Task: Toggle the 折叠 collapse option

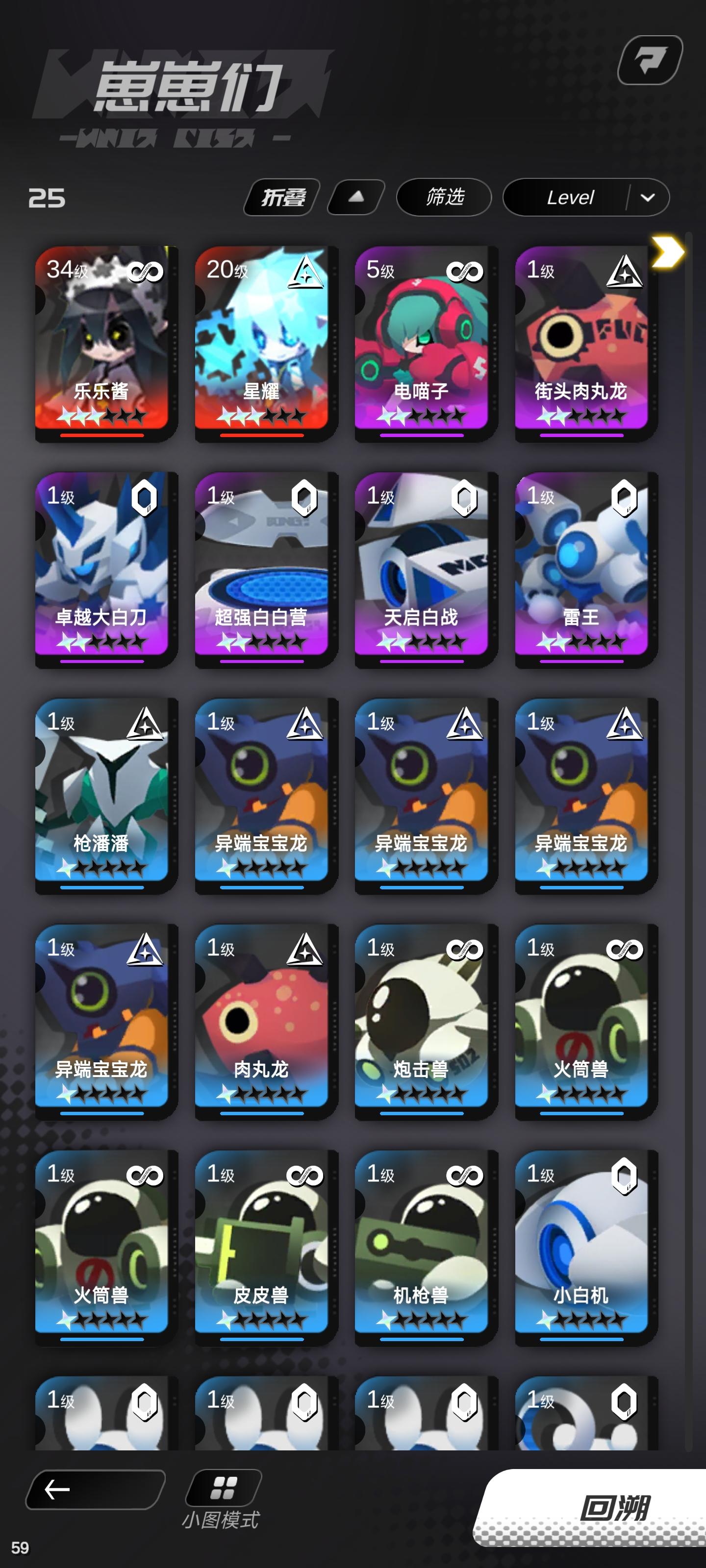Action: click(280, 196)
